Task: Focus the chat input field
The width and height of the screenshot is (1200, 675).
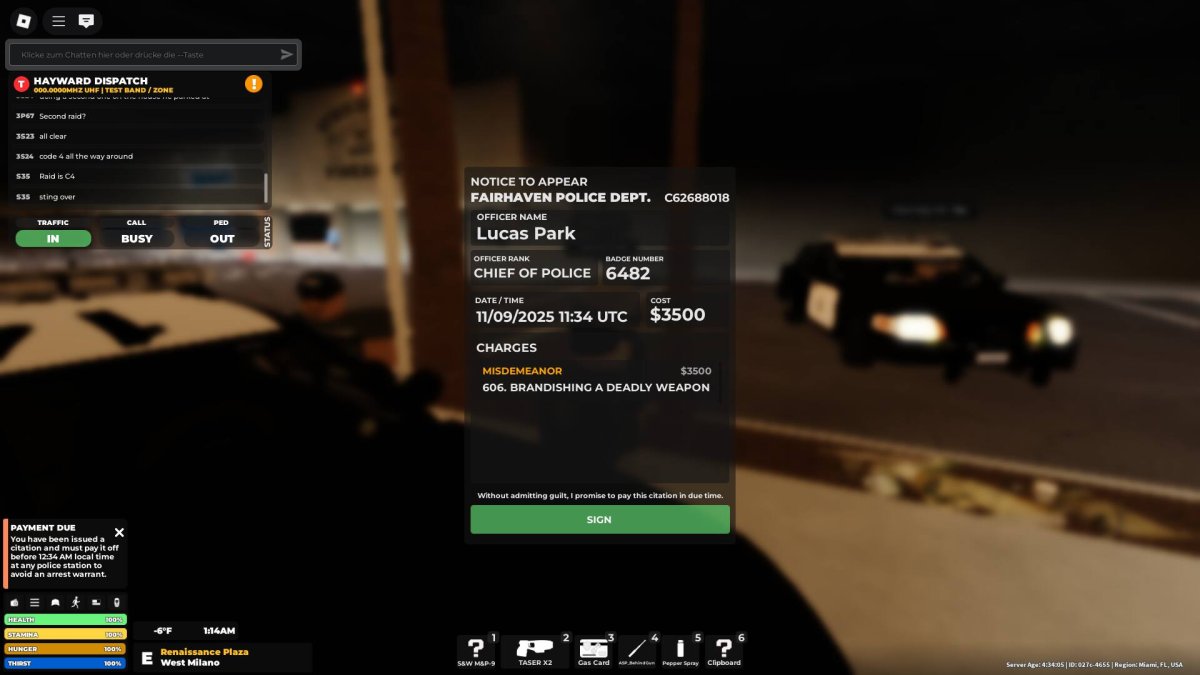Action: [x=145, y=55]
